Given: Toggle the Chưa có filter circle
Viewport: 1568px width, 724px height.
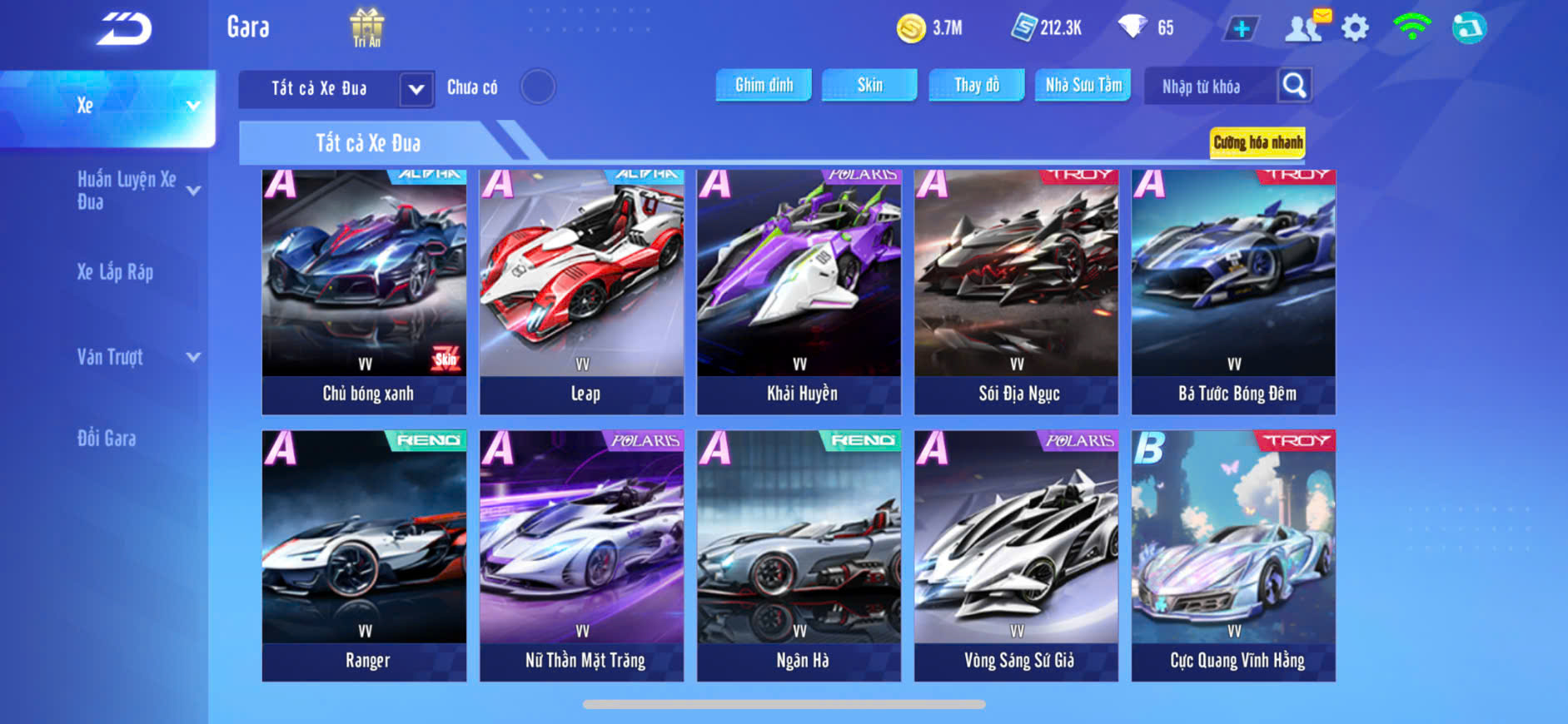Looking at the screenshot, I should [538, 87].
